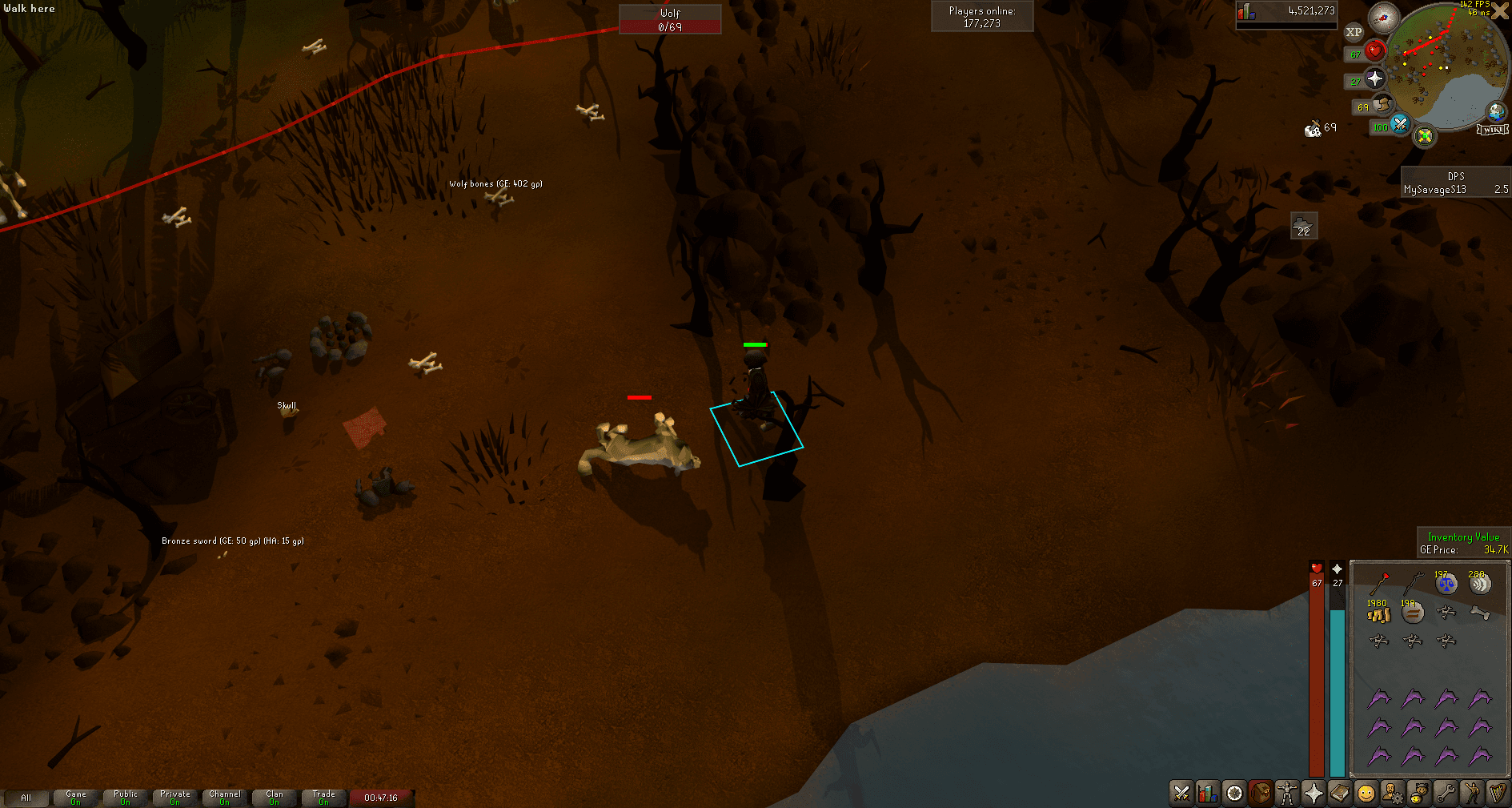1512x808 pixels.
Task: Toggle the special attack orb
Action: tap(1399, 126)
